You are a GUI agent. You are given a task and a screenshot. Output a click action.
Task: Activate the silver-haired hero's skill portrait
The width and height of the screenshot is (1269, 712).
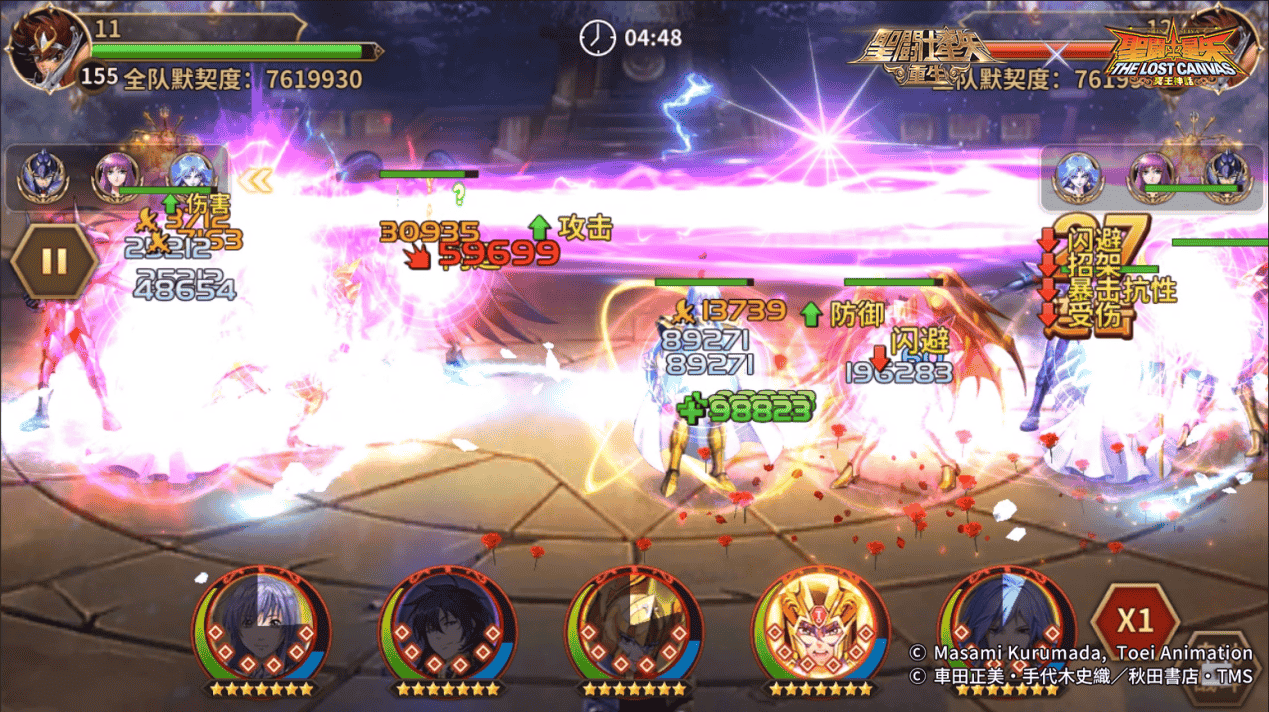point(261,630)
